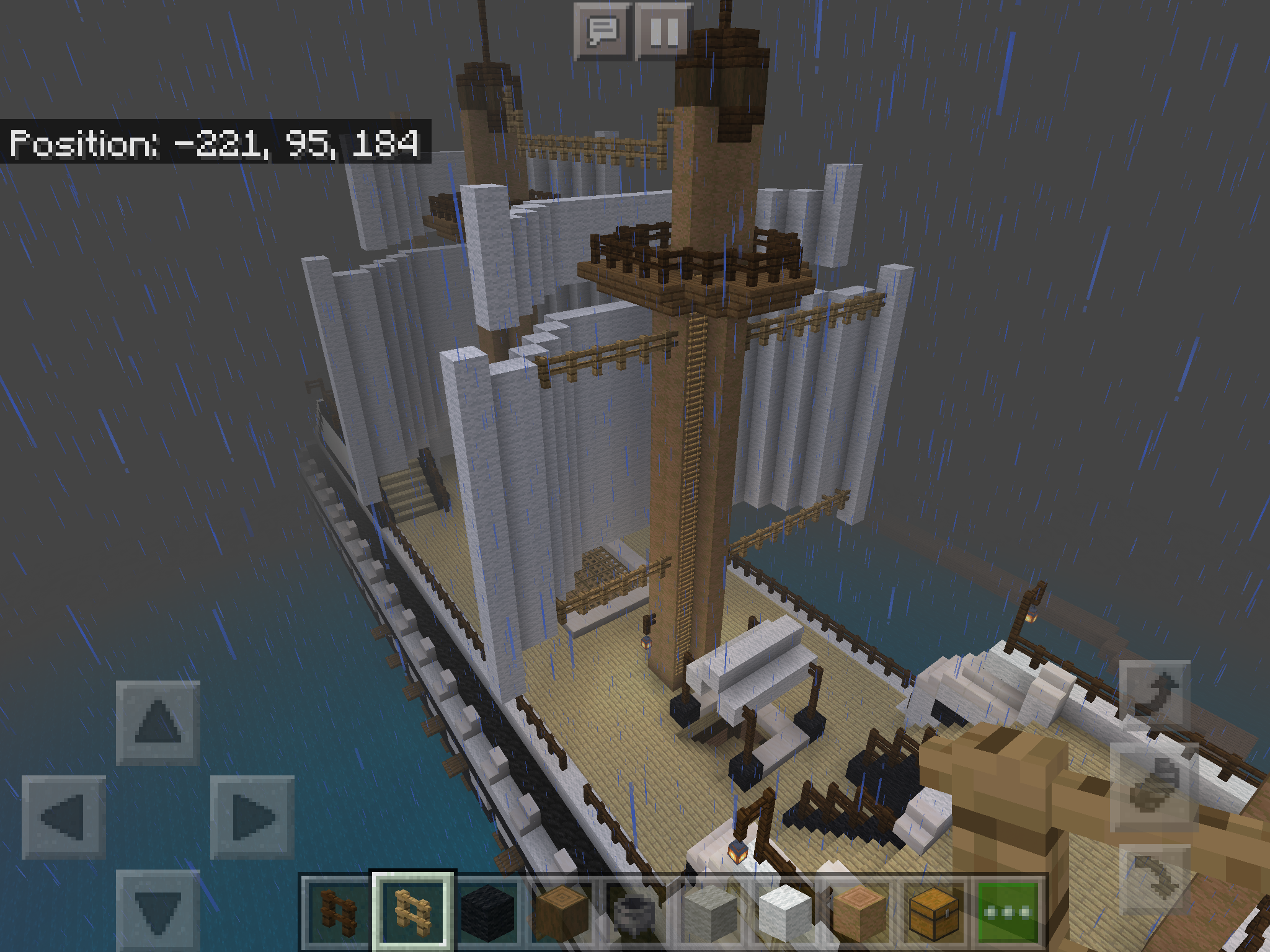Viewport: 1270px width, 952px height.
Task: Select the black wool block slot
Action: [x=488, y=911]
